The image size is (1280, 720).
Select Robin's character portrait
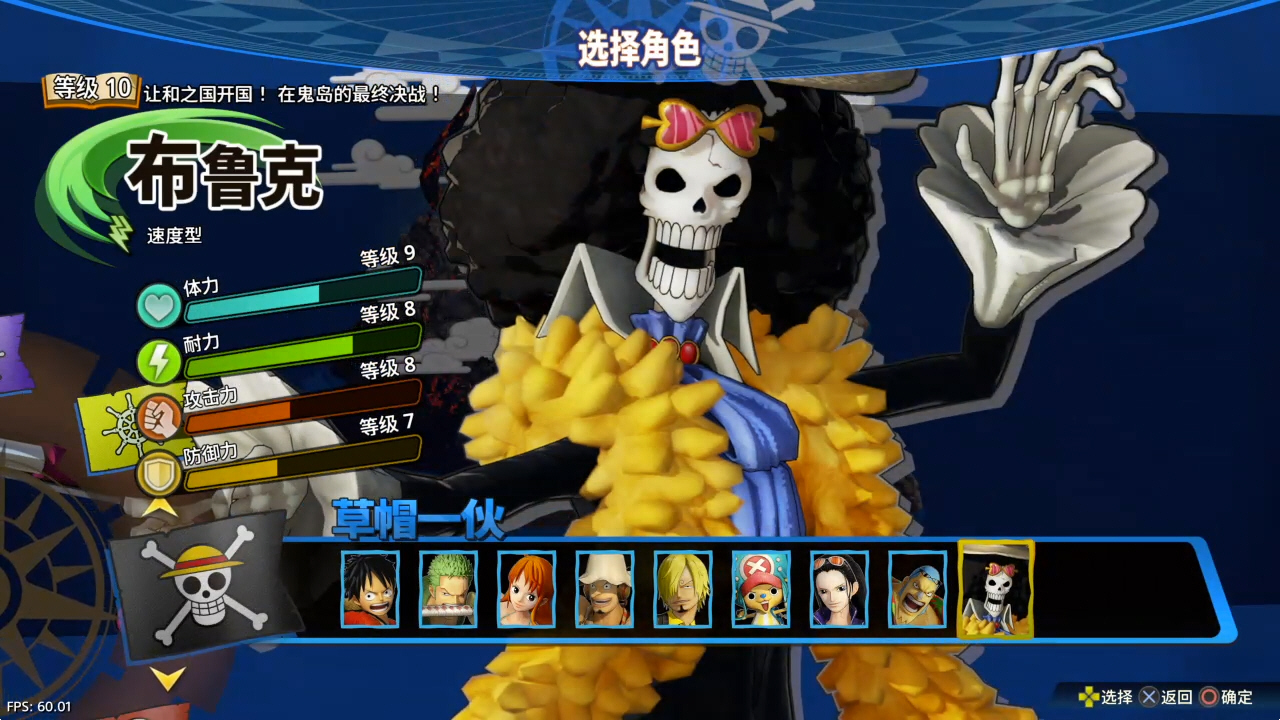(x=839, y=590)
